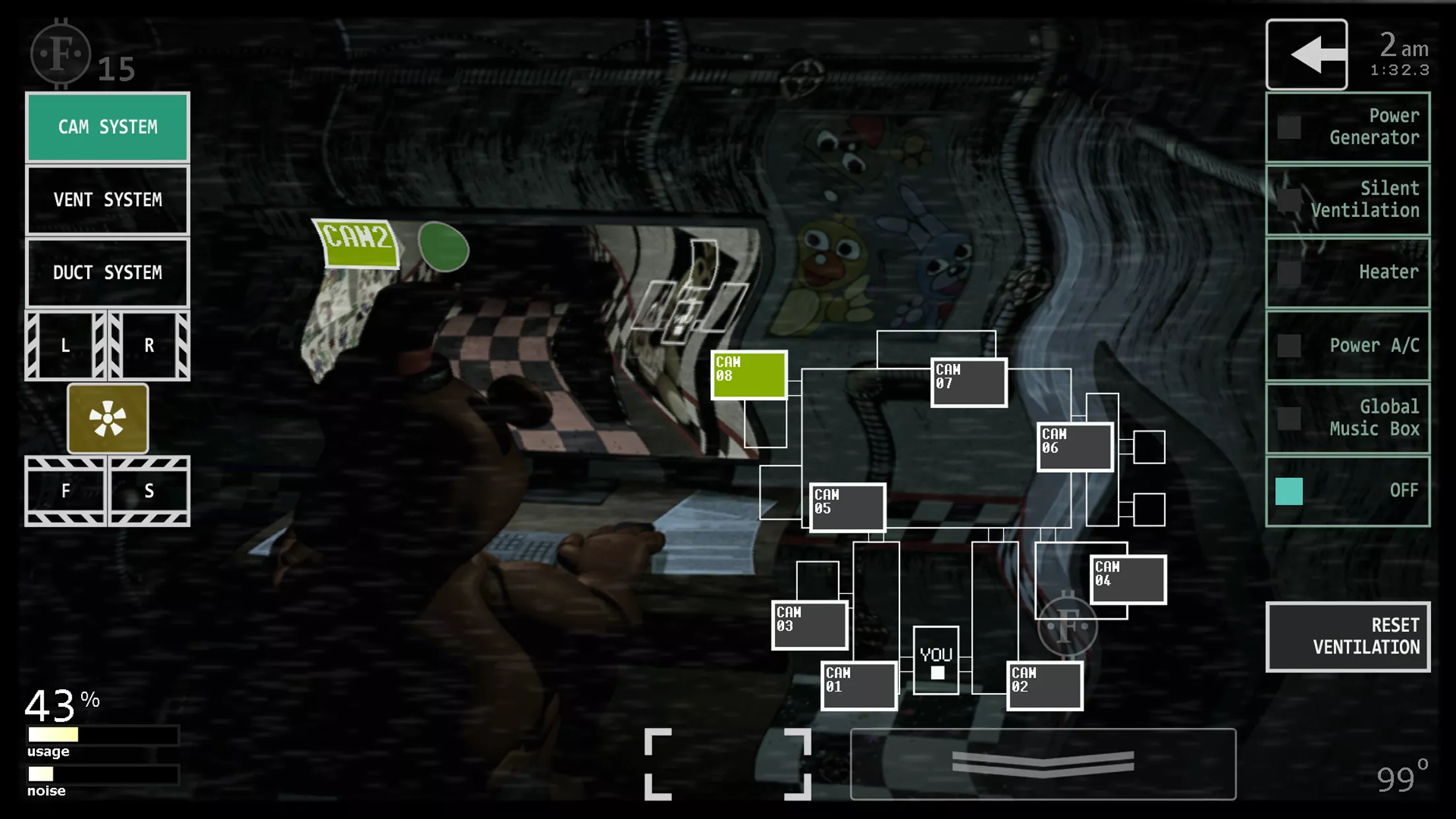1456x819 pixels.
Task: Turn on the Heater
Action: coord(1348,272)
